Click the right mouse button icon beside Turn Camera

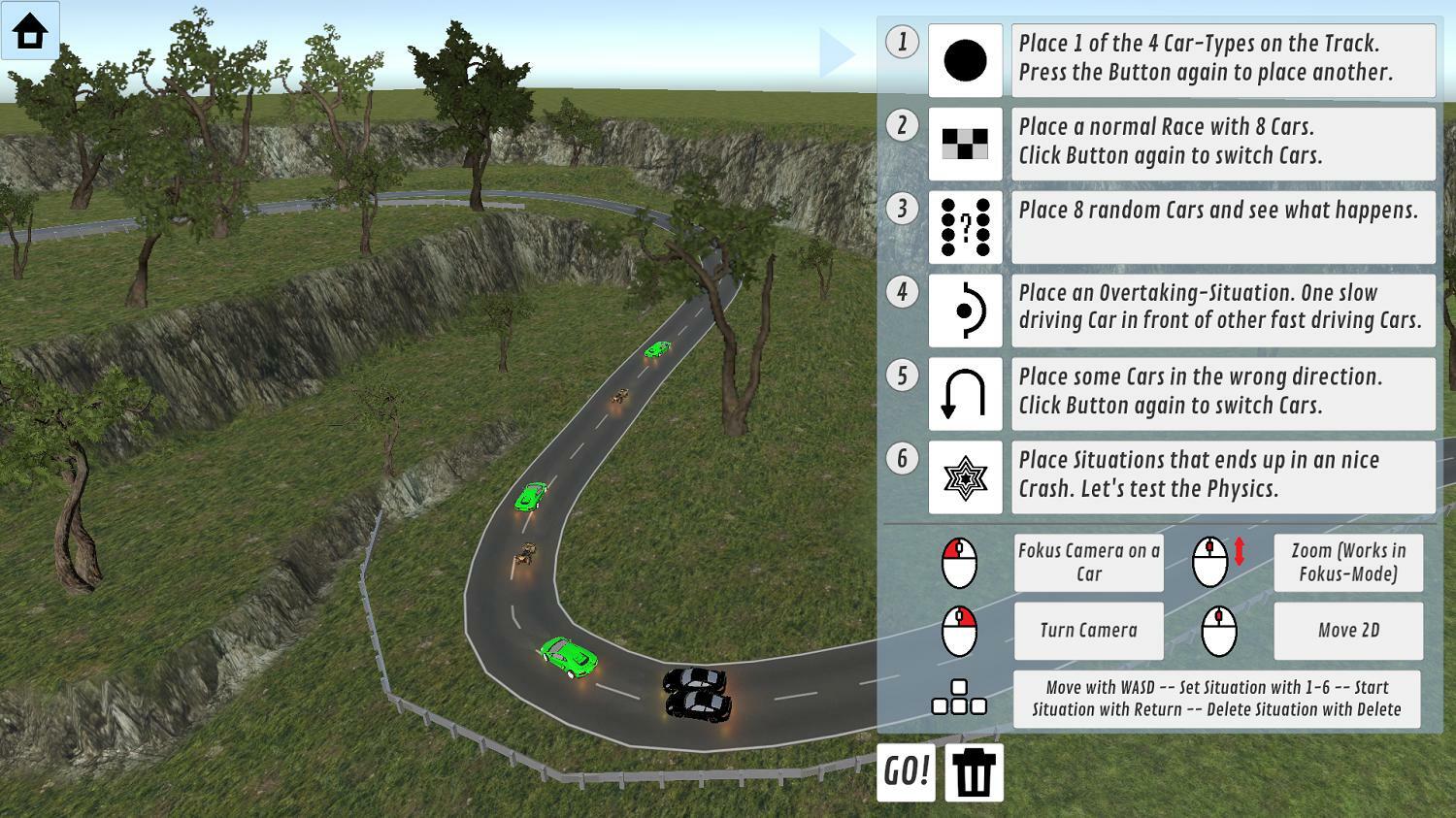tap(961, 630)
